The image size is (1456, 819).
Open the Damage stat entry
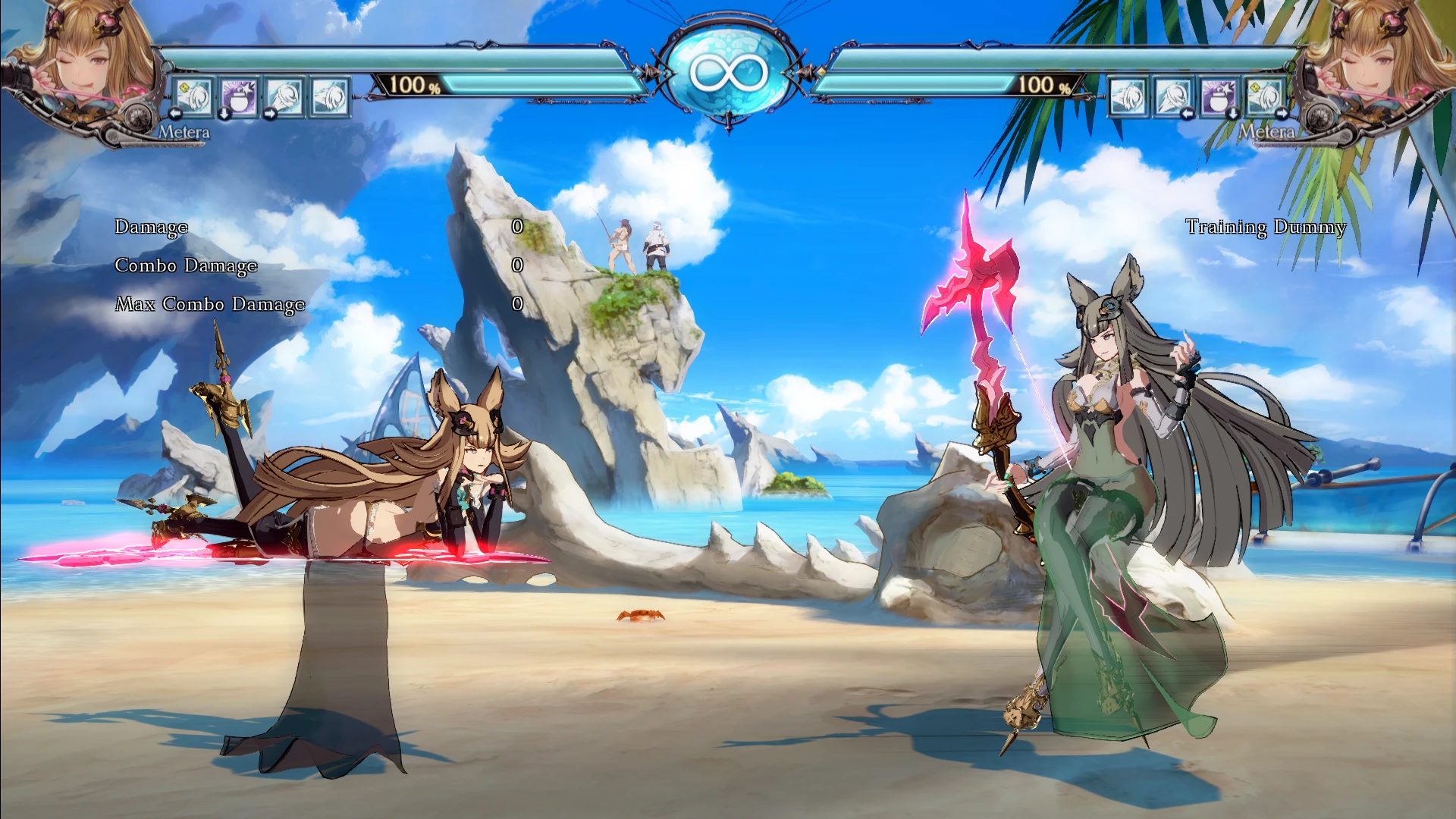tap(151, 226)
